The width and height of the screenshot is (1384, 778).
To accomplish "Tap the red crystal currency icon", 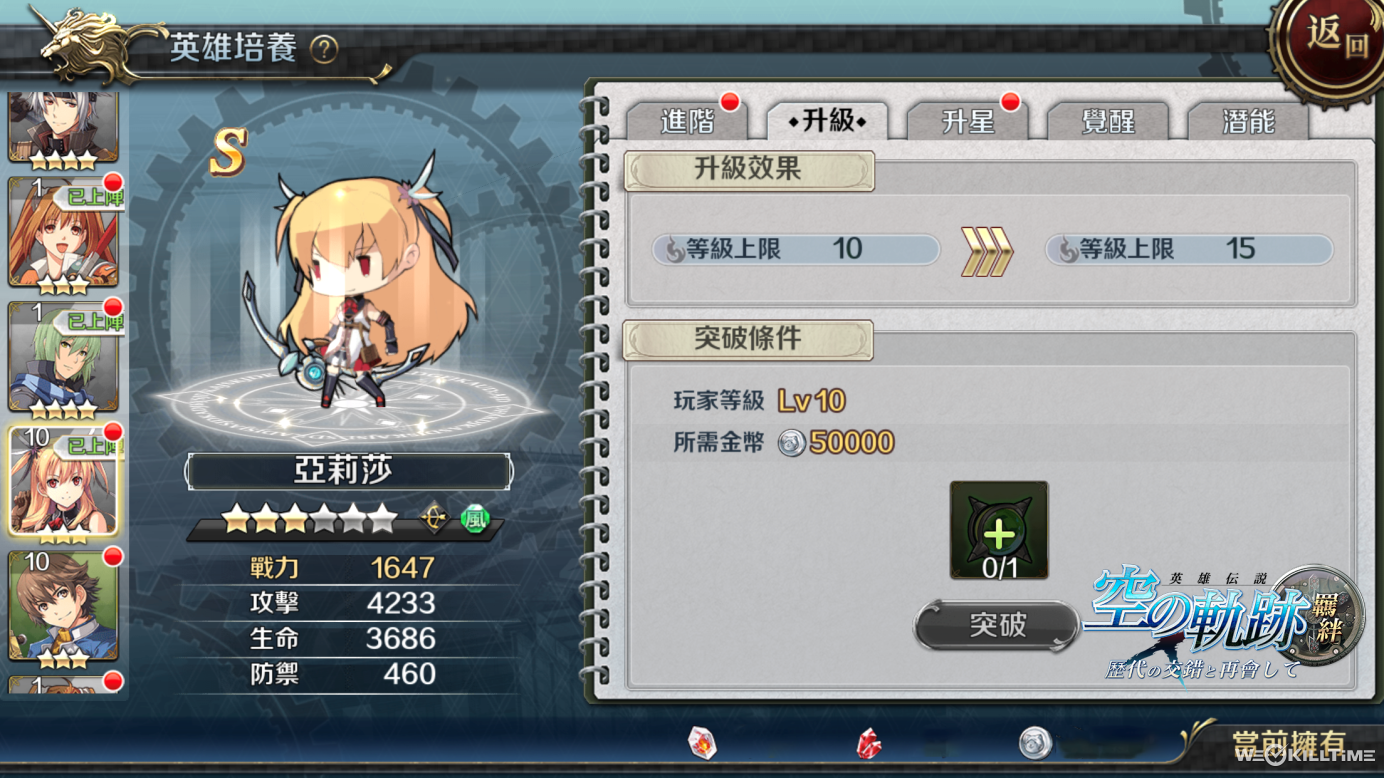I will pyautogui.click(x=869, y=743).
